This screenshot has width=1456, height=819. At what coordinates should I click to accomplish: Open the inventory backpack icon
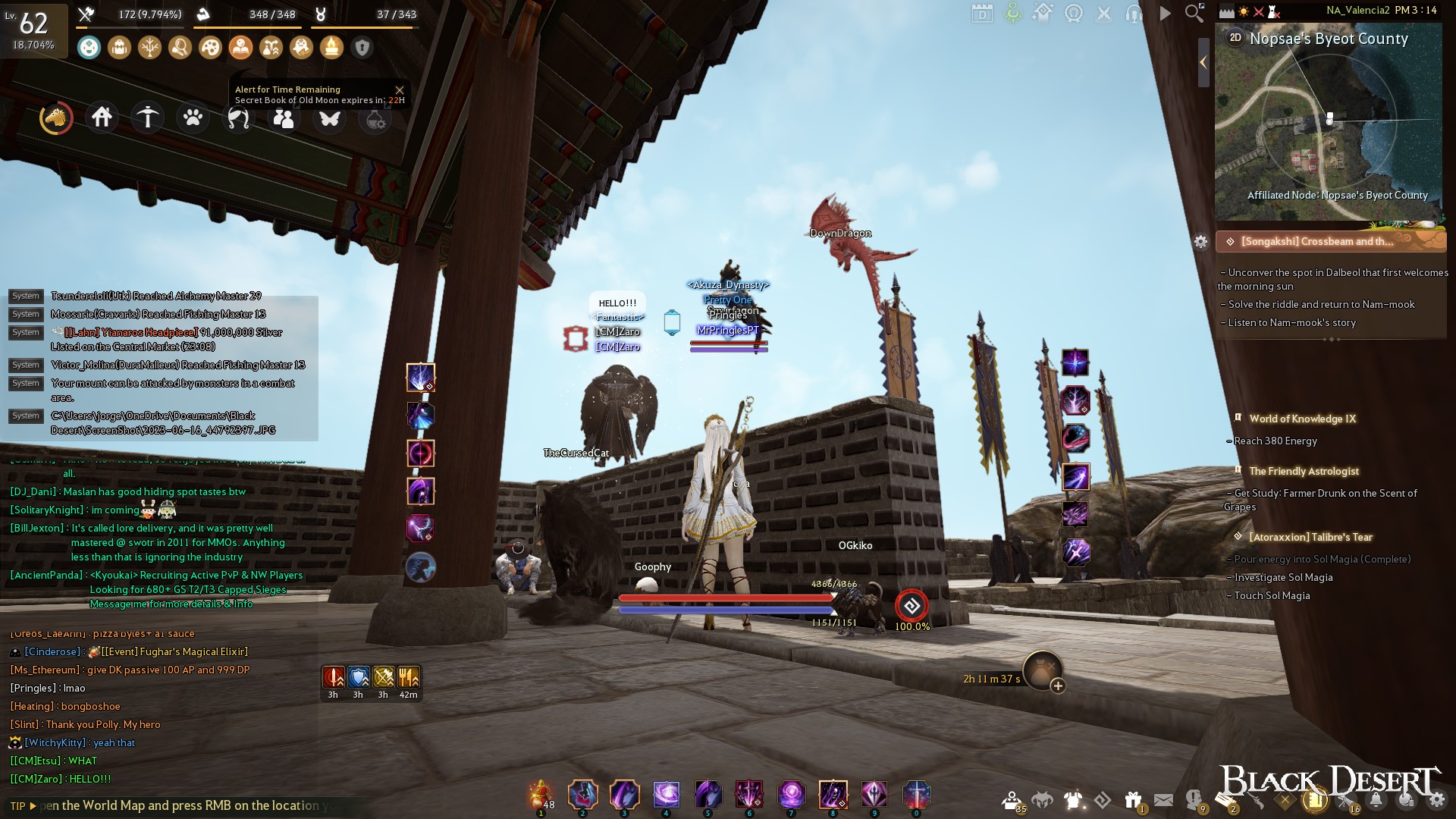tap(120, 46)
